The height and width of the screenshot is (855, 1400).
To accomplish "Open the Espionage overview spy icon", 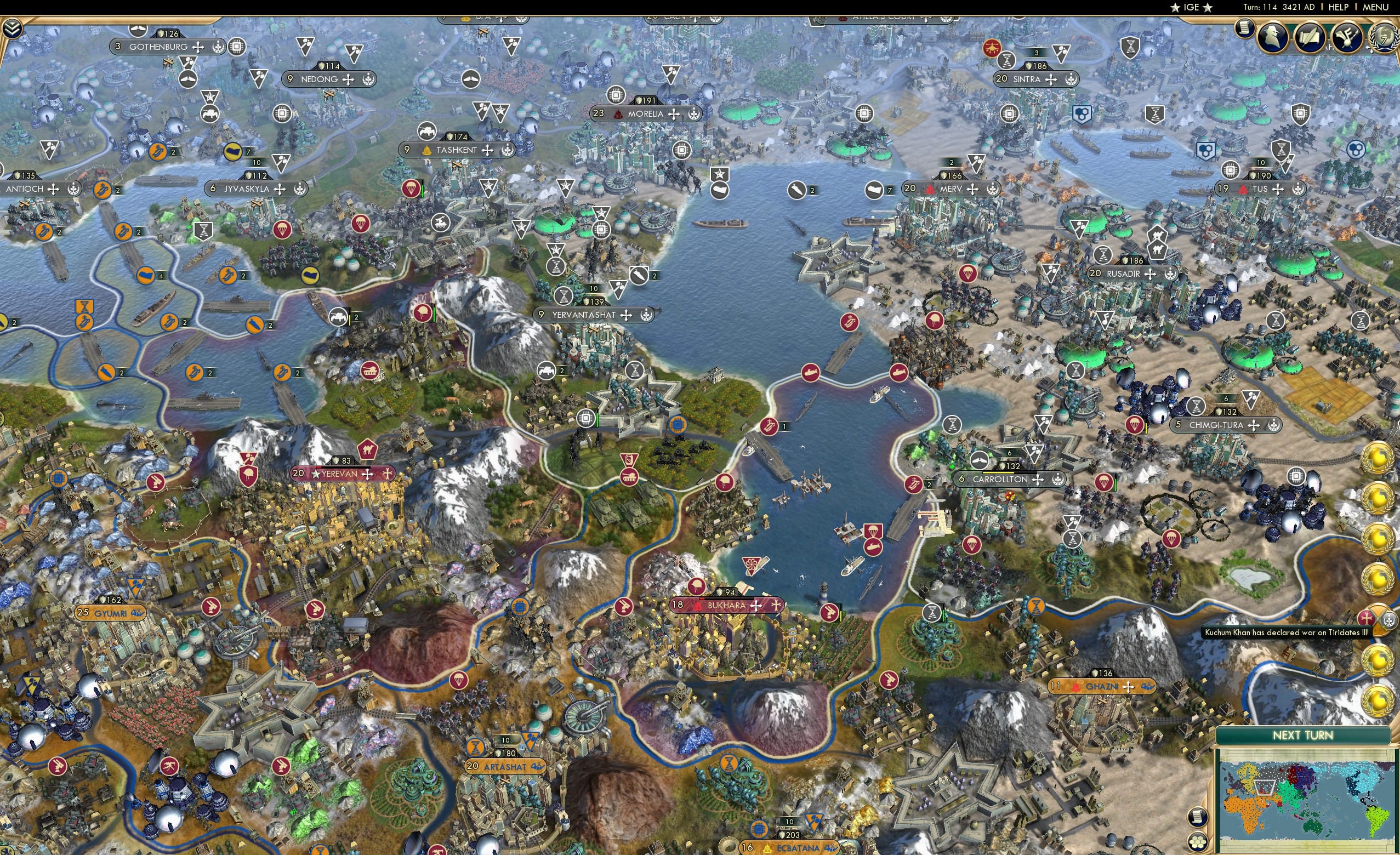I will click(1272, 37).
